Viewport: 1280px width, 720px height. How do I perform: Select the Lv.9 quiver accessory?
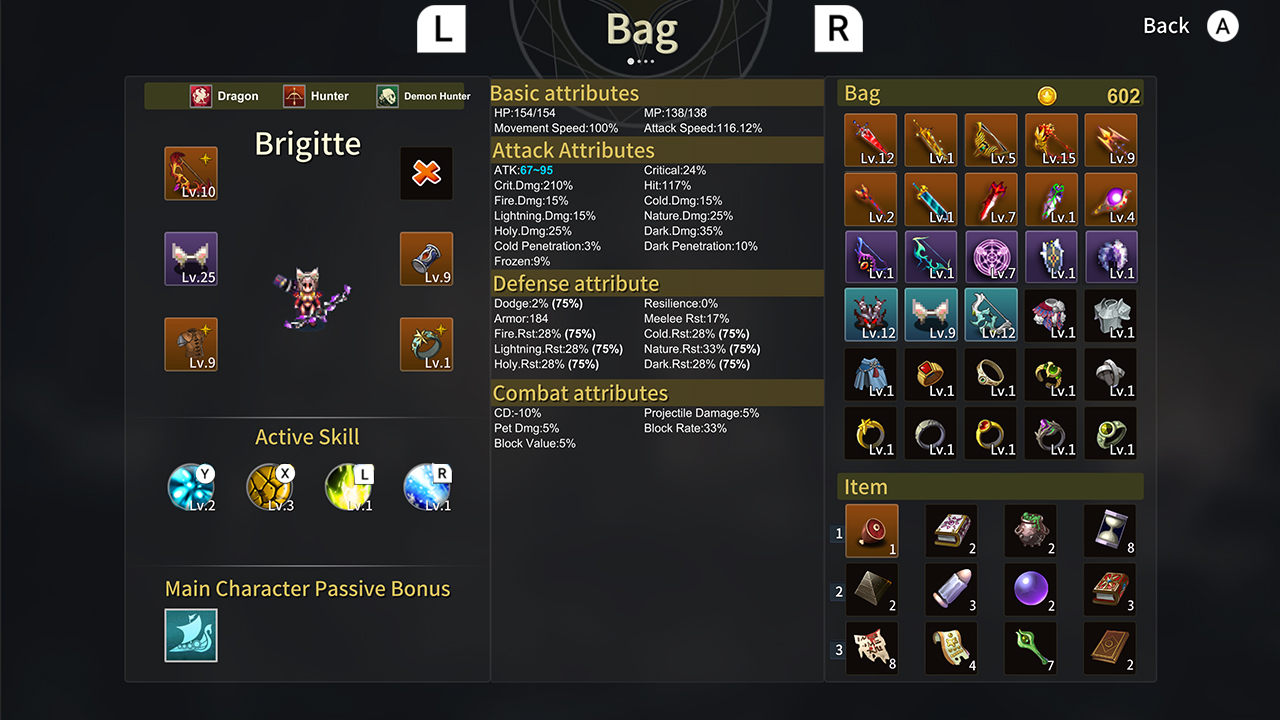pos(426,259)
